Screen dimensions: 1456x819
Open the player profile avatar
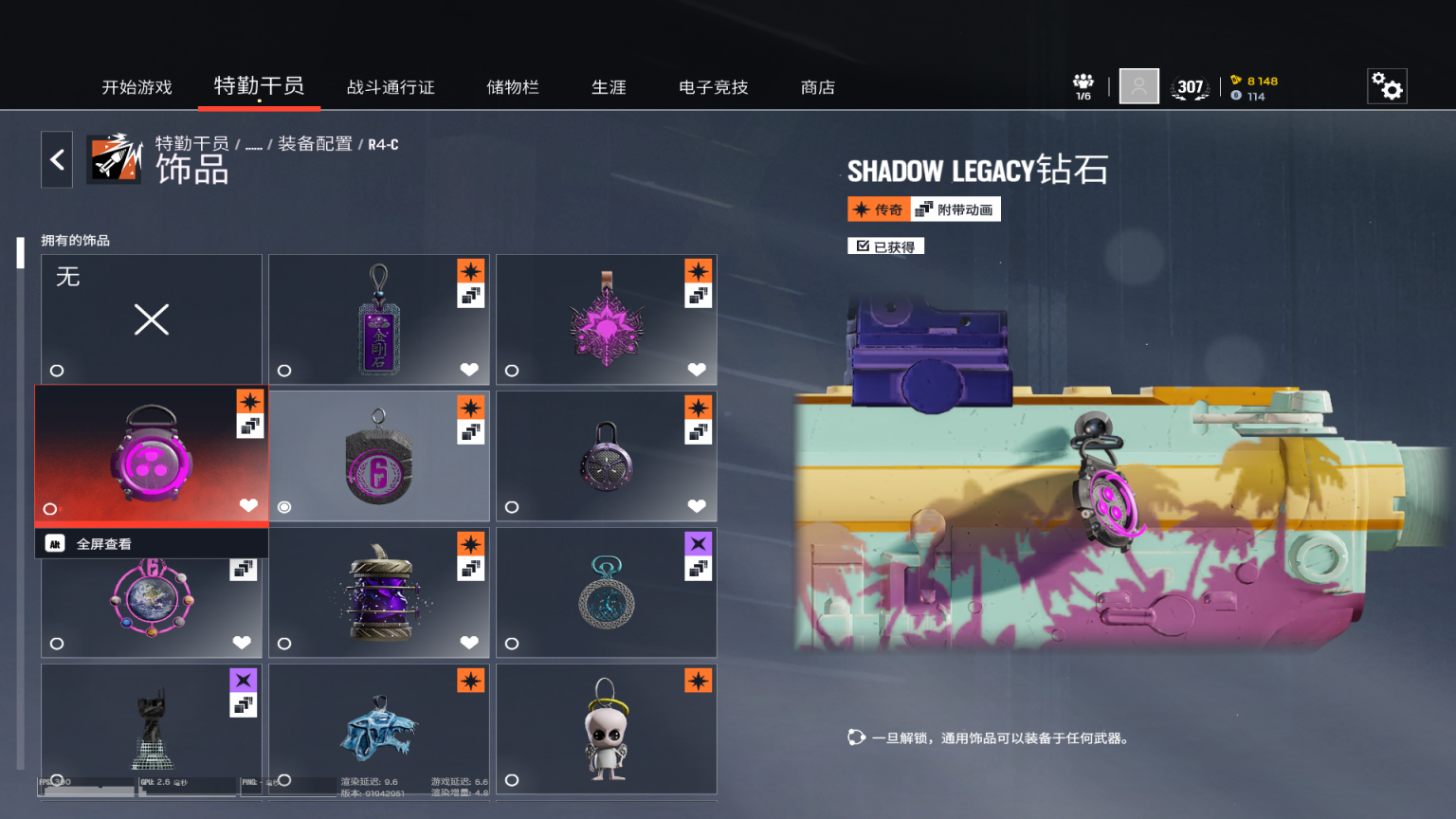tap(1138, 86)
